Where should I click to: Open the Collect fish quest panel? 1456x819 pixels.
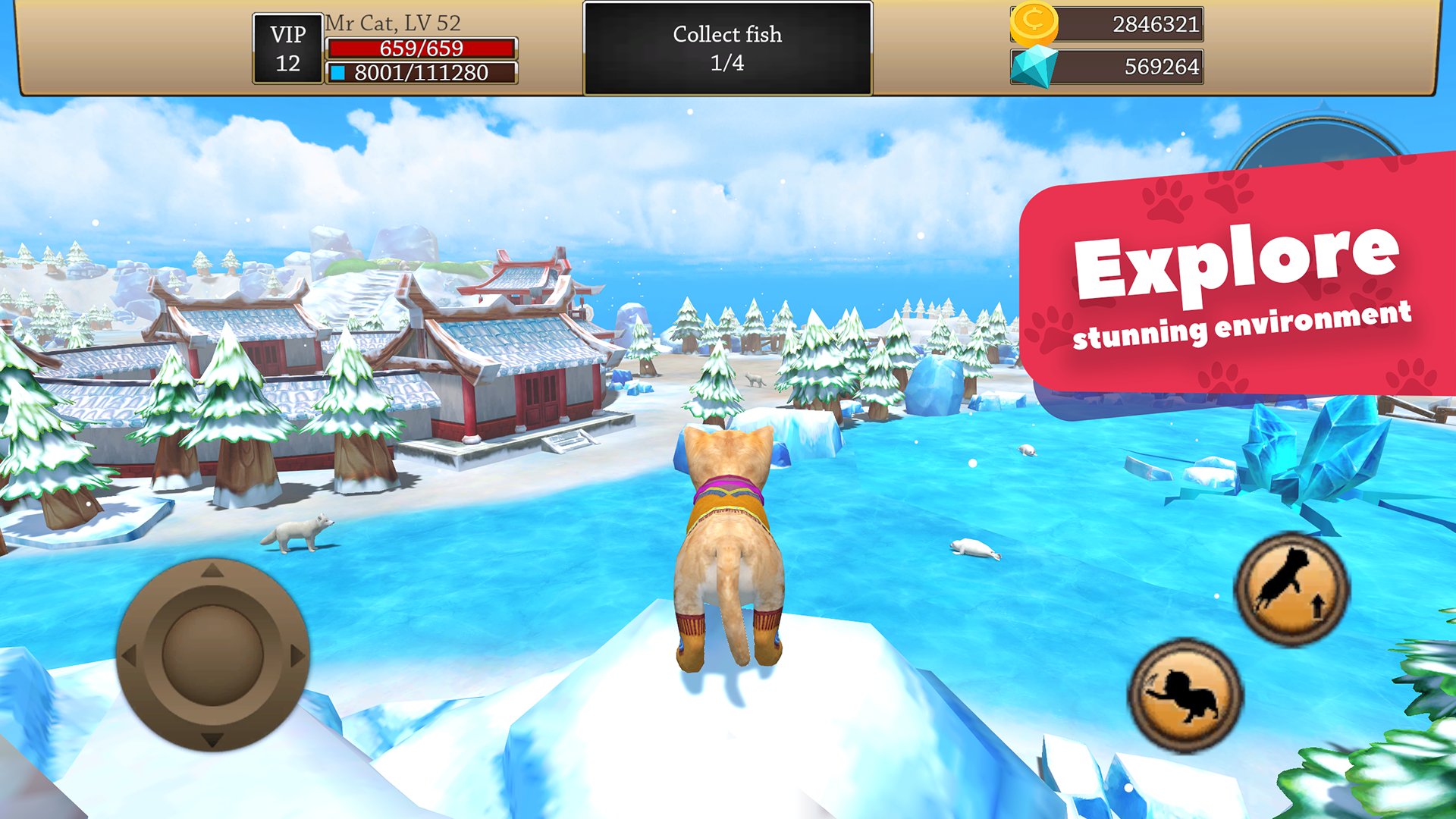point(726,48)
